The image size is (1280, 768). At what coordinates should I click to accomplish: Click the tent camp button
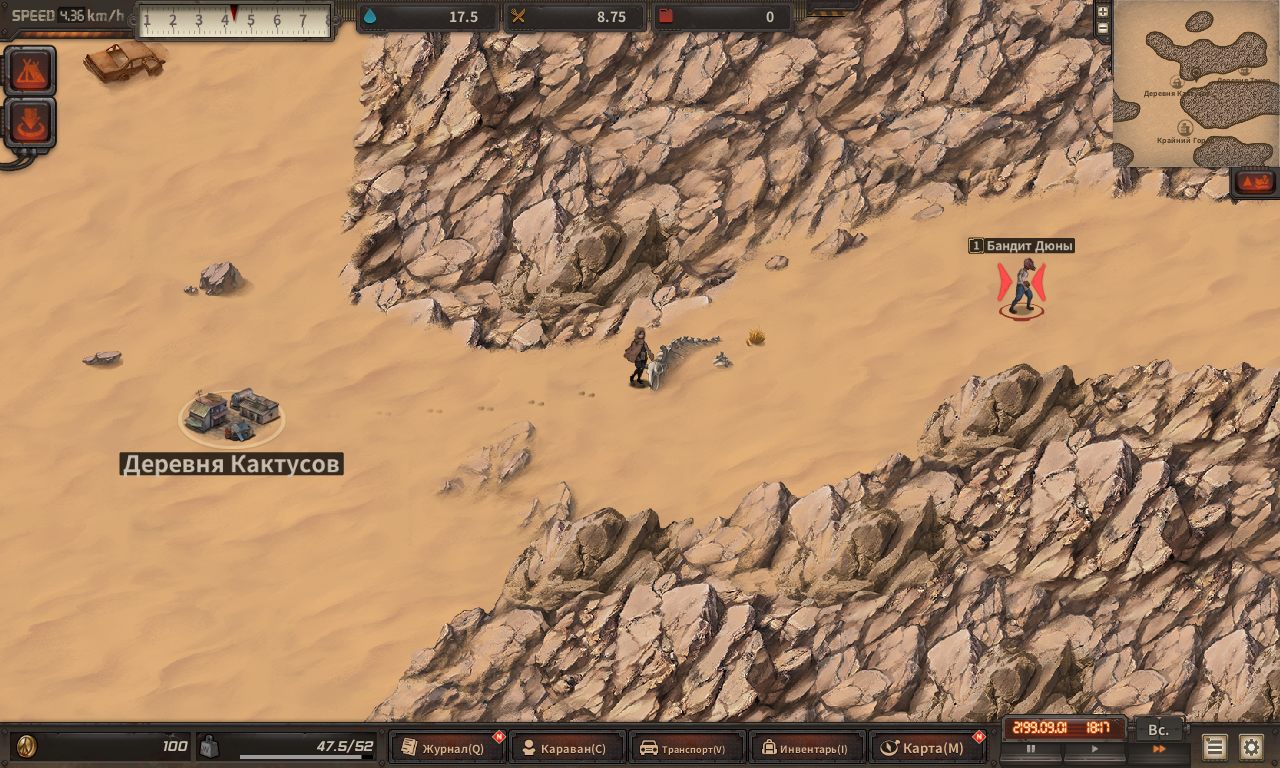pos(30,70)
